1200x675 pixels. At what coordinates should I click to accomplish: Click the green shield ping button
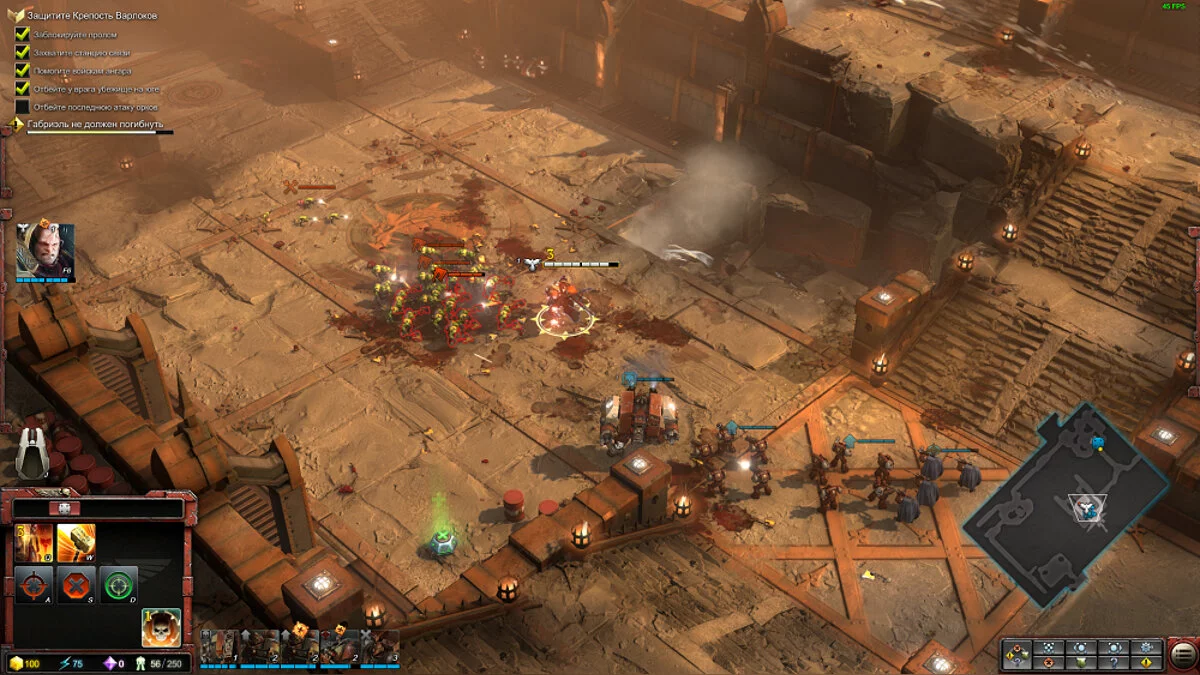point(1080,662)
